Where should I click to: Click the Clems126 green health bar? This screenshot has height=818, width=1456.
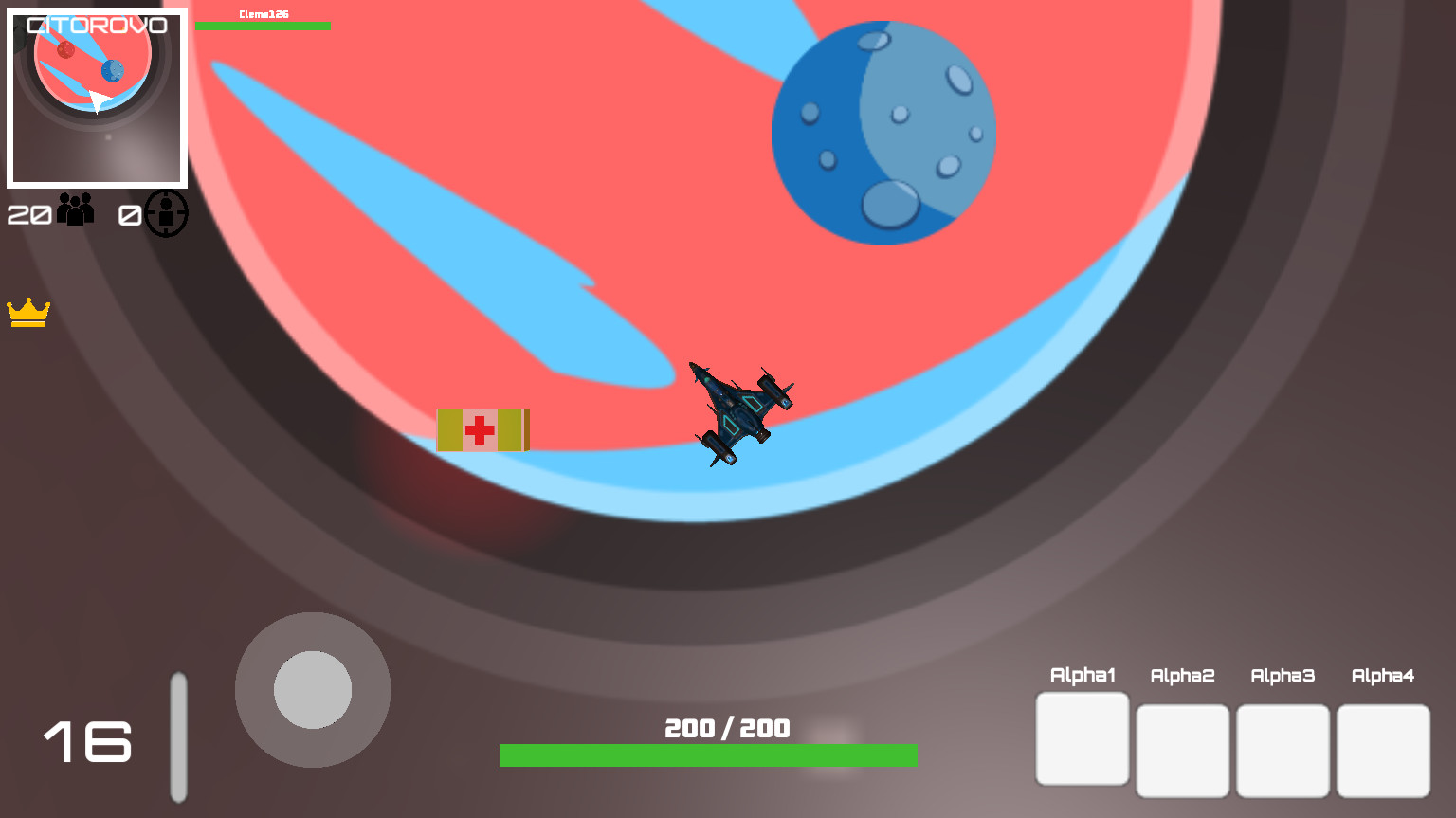tap(263, 26)
